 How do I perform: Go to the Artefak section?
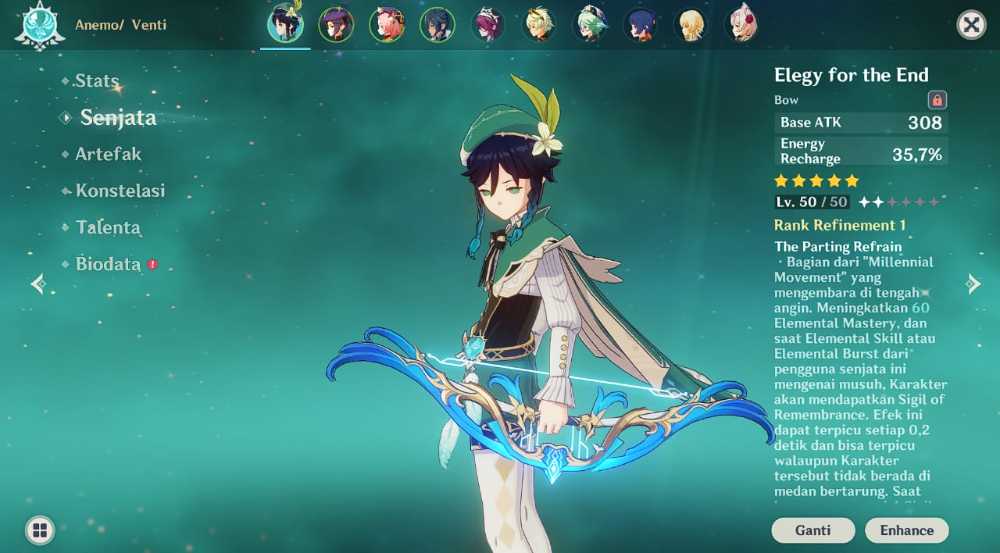tap(108, 154)
